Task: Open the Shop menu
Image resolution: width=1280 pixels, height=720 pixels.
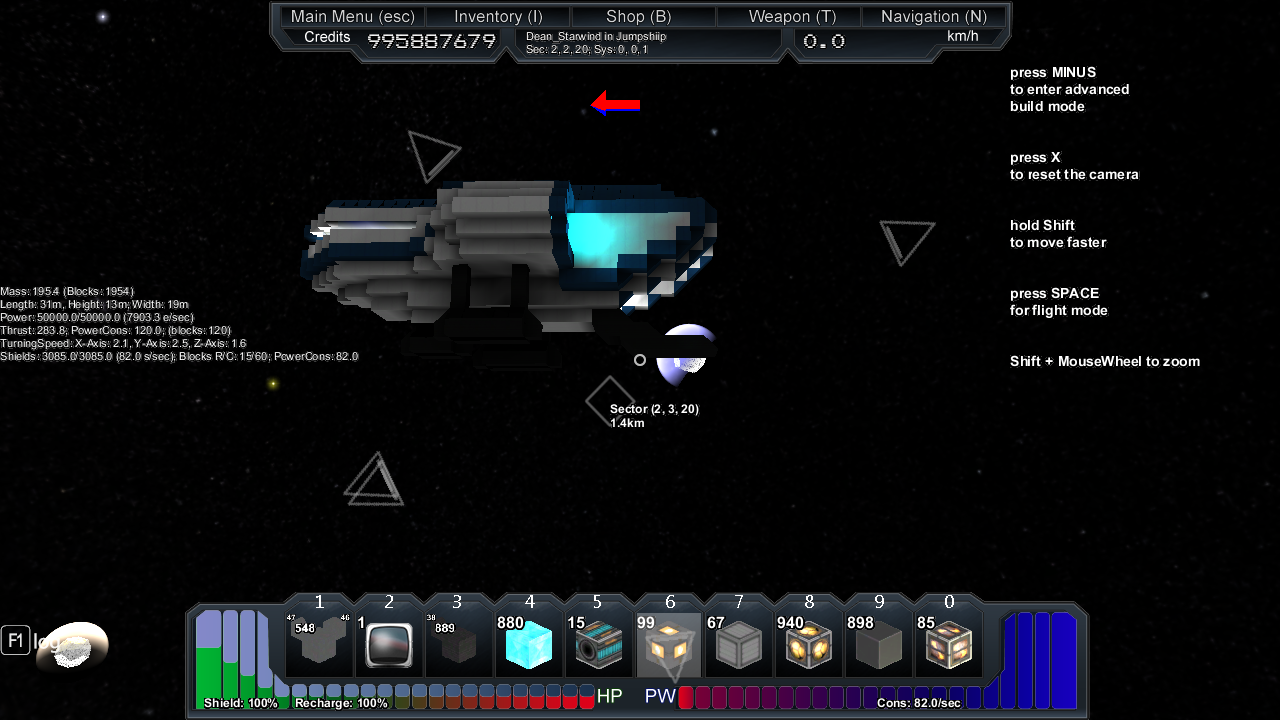Action: pyautogui.click(x=639, y=16)
